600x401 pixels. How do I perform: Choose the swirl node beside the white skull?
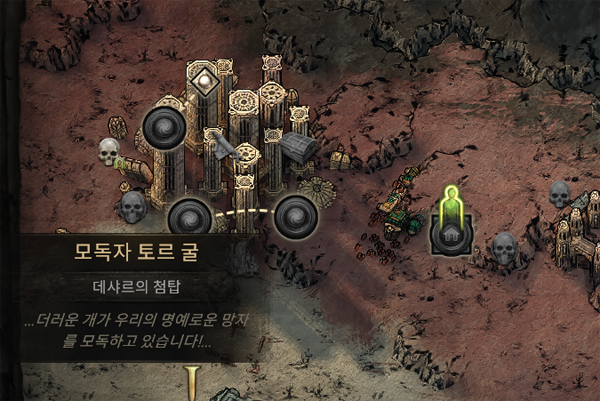(x=163, y=128)
